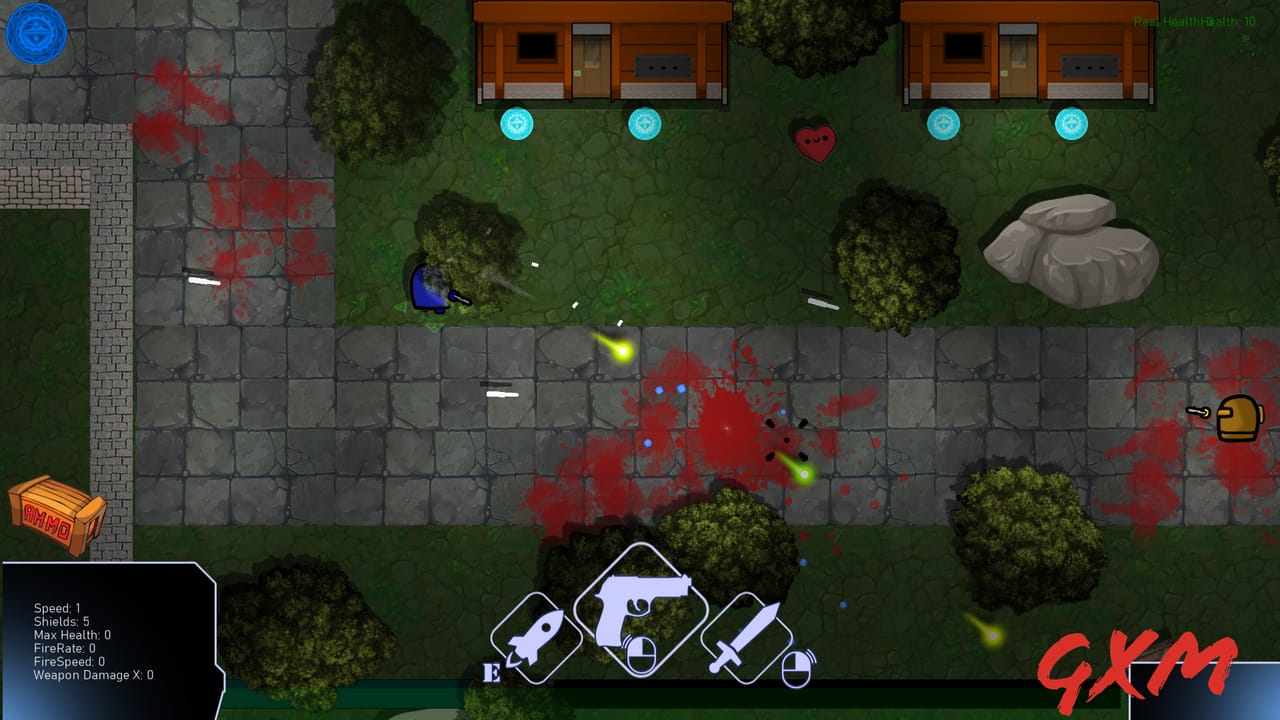Screen dimensions: 1280x720
Task: Collect the smiling heart pickup
Action: pyautogui.click(x=817, y=142)
